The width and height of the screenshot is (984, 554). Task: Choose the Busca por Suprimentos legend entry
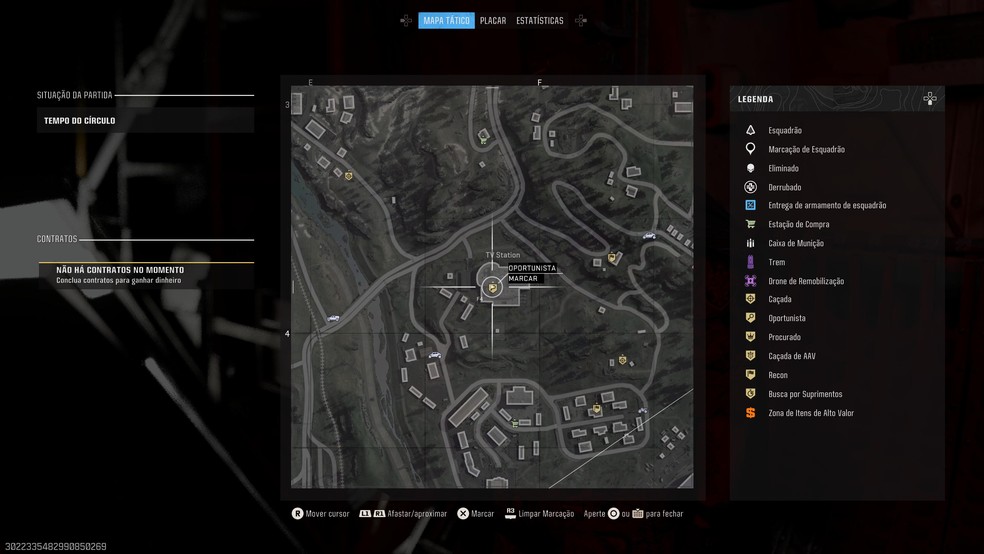point(804,394)
